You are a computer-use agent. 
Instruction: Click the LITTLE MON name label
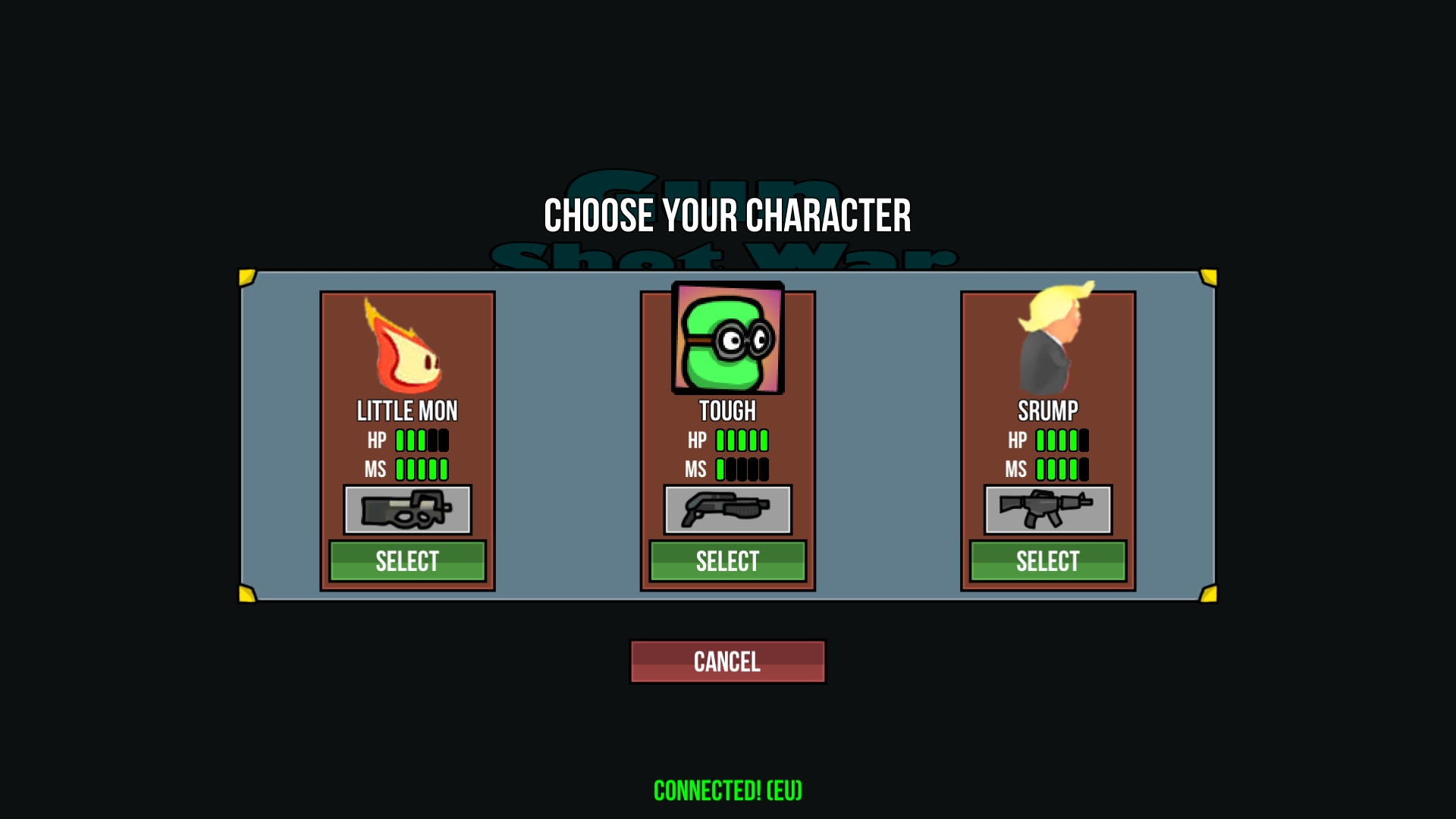click(407, 411)
